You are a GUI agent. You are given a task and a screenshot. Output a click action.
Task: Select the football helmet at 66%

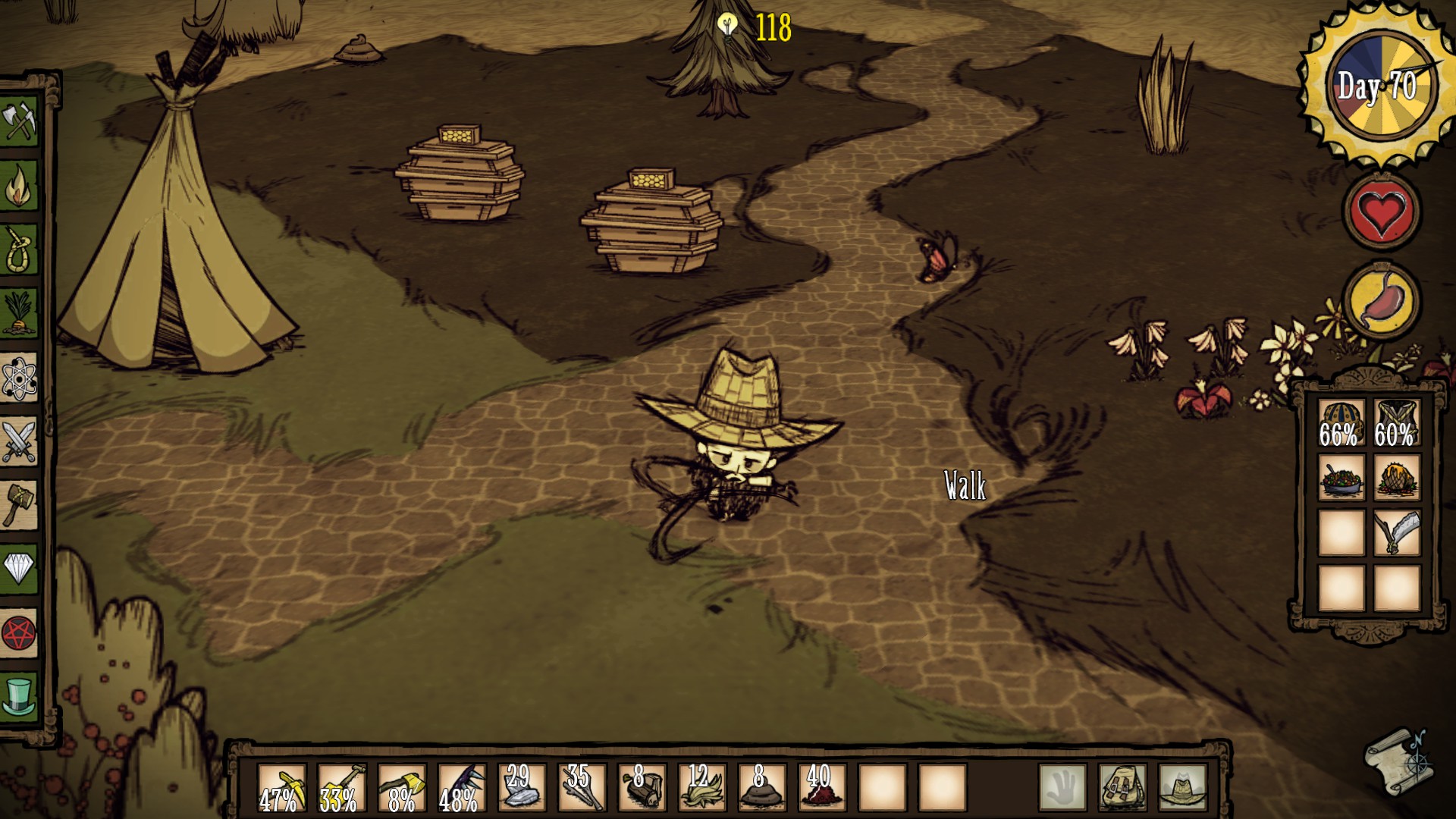(1341, 423)
